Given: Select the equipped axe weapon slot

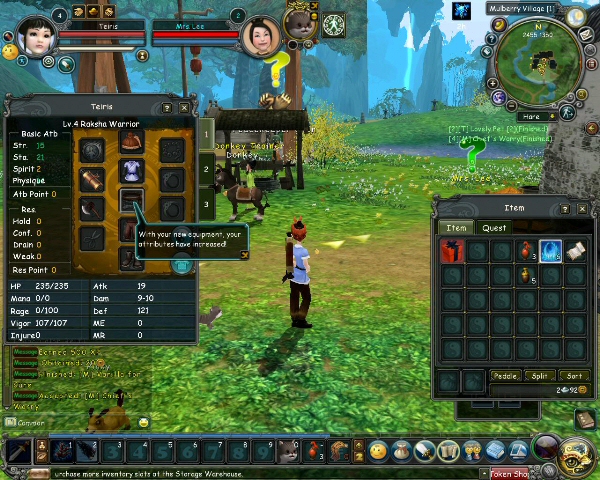Looking at the screenshot, I should pyautogui.click(x=92, y=208).
